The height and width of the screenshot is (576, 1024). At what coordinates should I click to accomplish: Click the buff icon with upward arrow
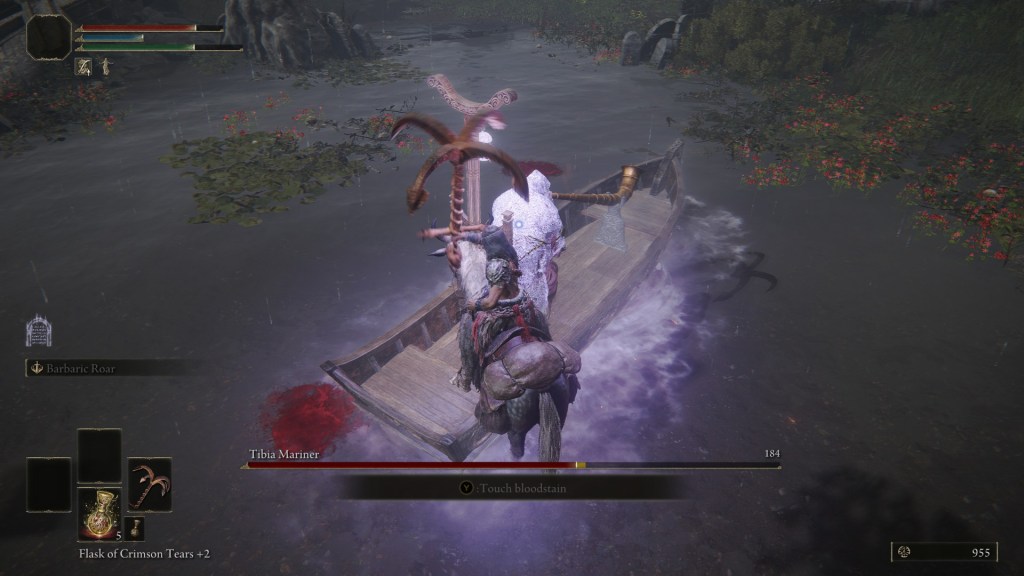pyautogui.click(x=83, y=67)
